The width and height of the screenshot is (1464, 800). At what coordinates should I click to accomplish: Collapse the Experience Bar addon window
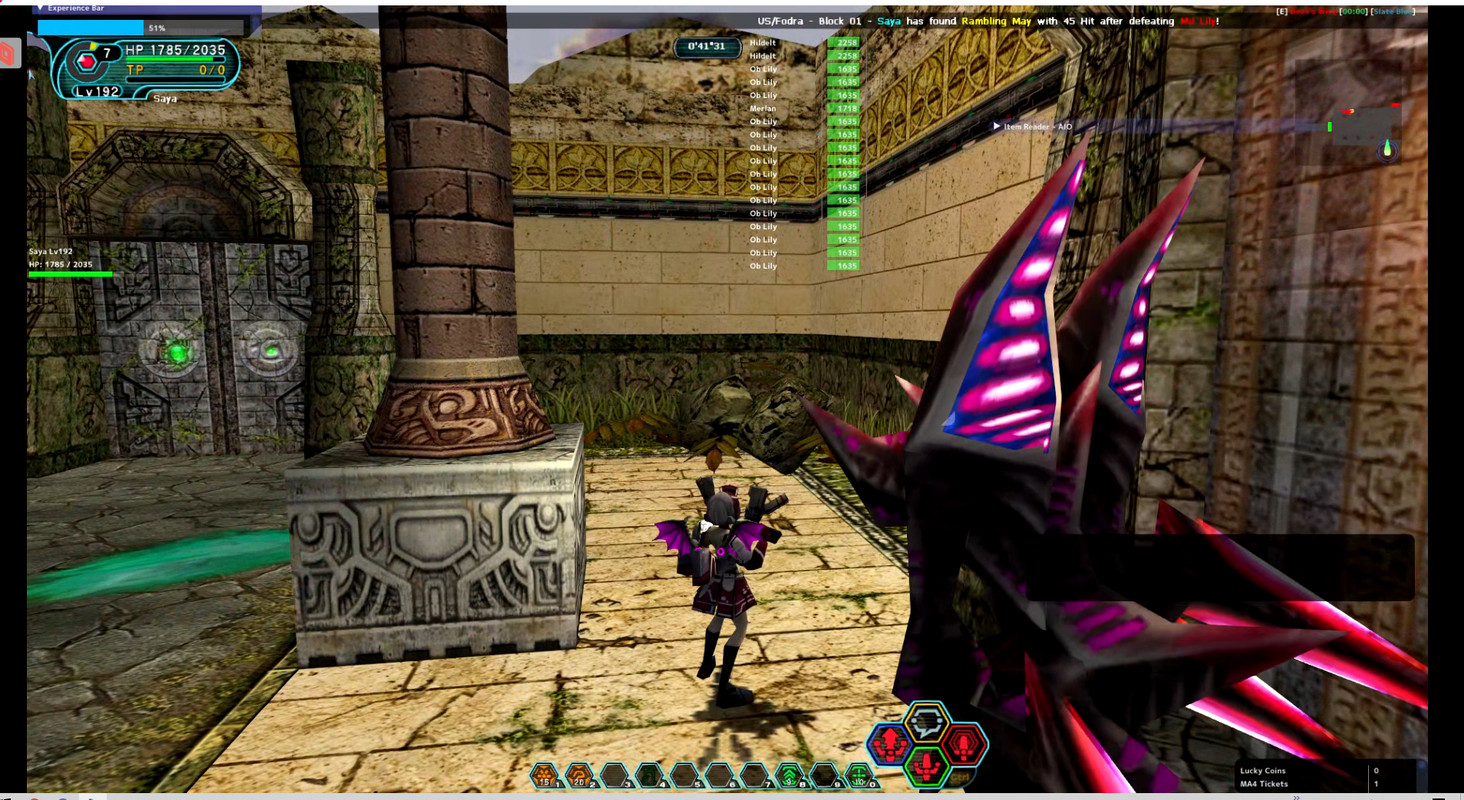pos(39,8)
